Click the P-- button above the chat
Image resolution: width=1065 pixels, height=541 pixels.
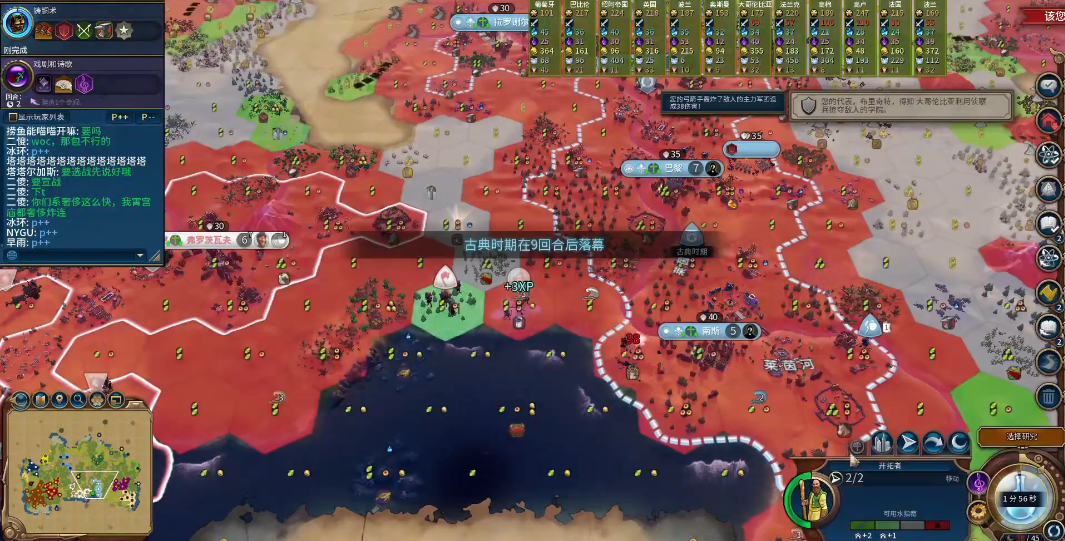[146, 117]
